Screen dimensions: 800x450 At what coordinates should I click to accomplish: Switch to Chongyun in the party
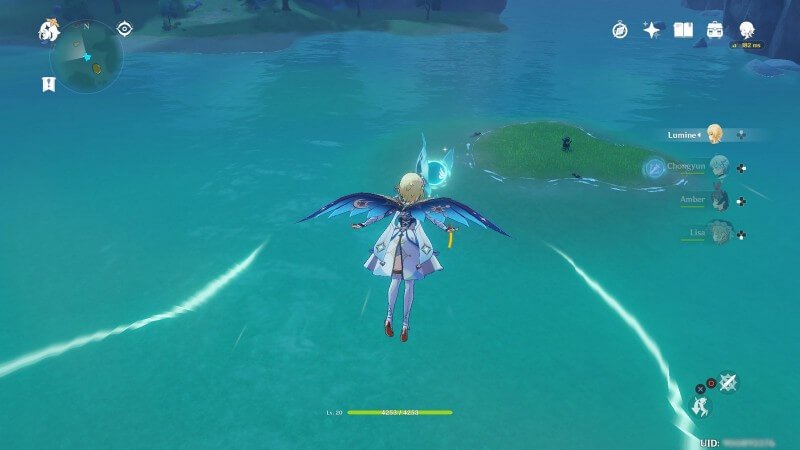(x=718, y=167)
